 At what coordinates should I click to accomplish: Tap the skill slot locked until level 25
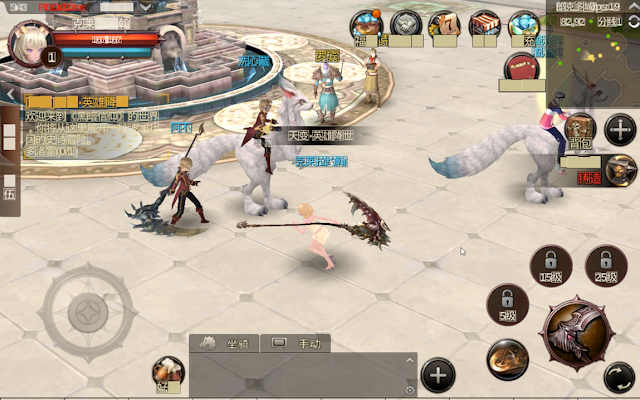pos(605,265)
